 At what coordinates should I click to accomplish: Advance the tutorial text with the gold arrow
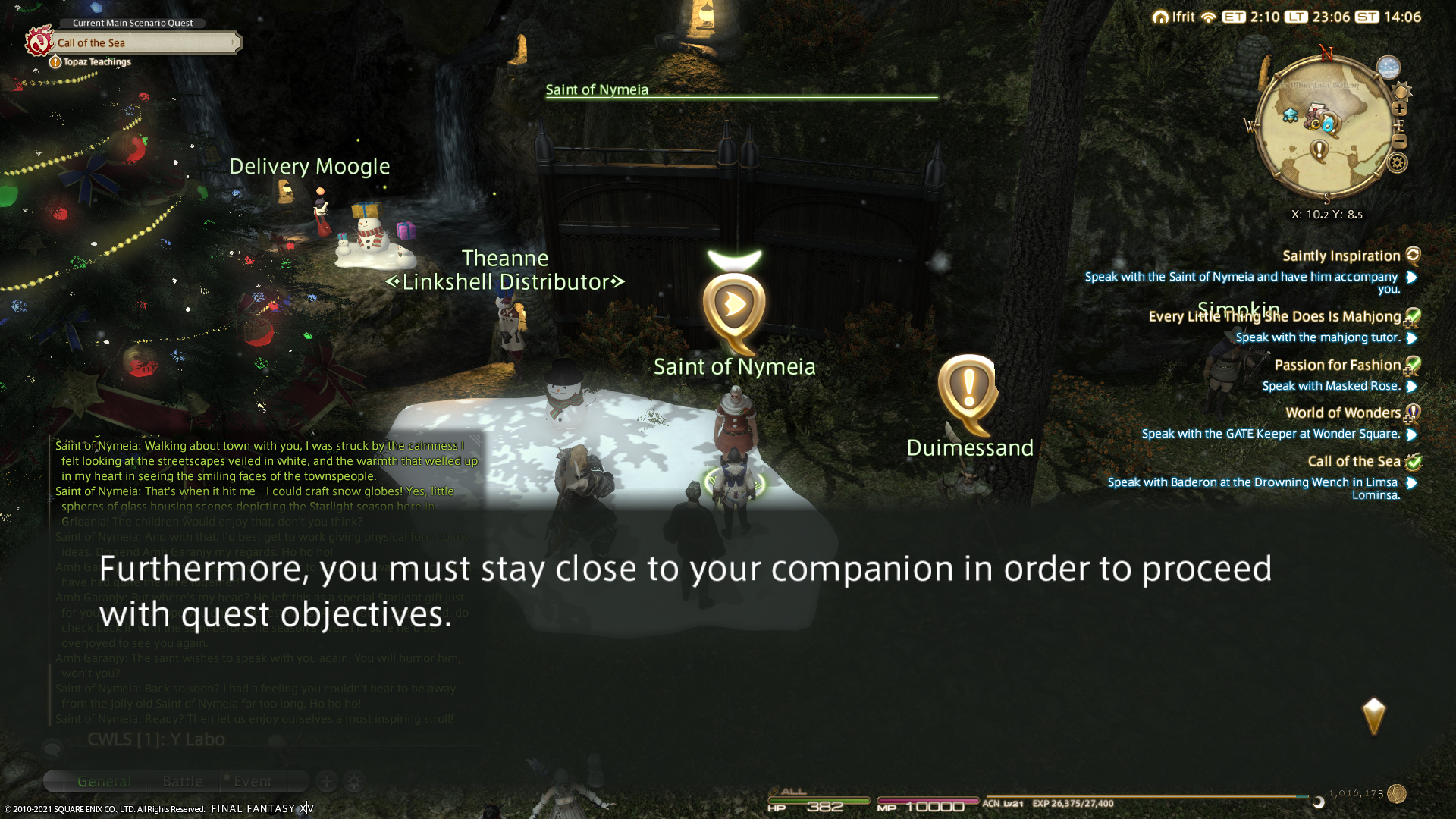[x=1373, y=717]
